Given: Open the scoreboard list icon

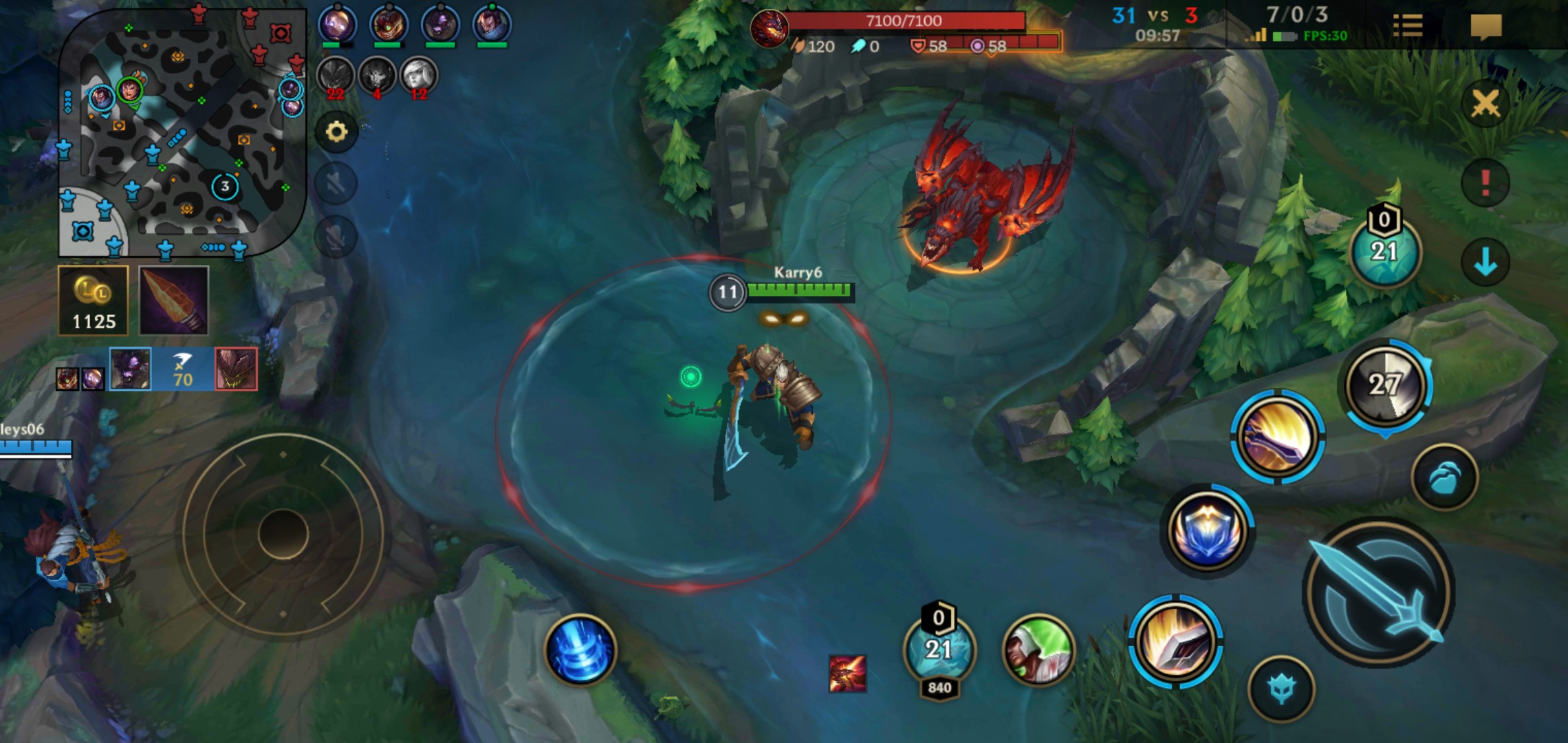Looking at the screenshot, I should pyautogui.click(x=1407, y=26).
